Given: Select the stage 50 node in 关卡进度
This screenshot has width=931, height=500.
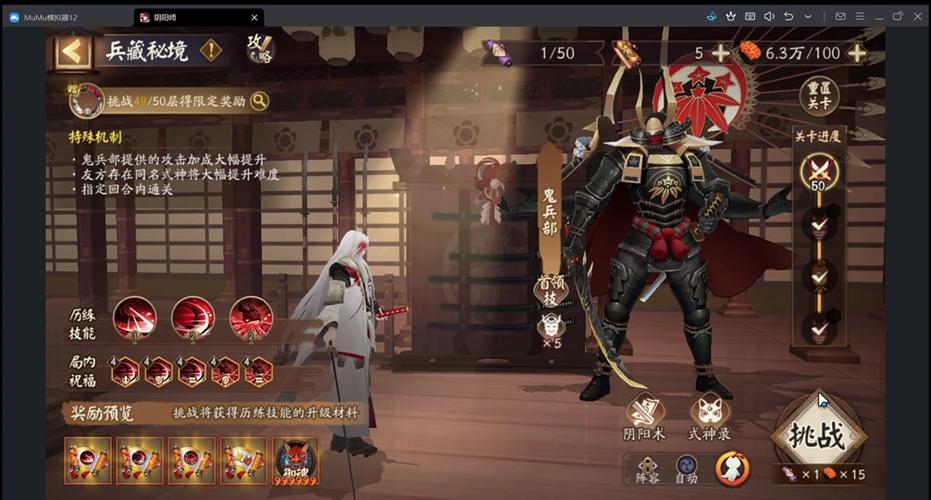Looking at the screenshot, I should click(x=819, y=173).
